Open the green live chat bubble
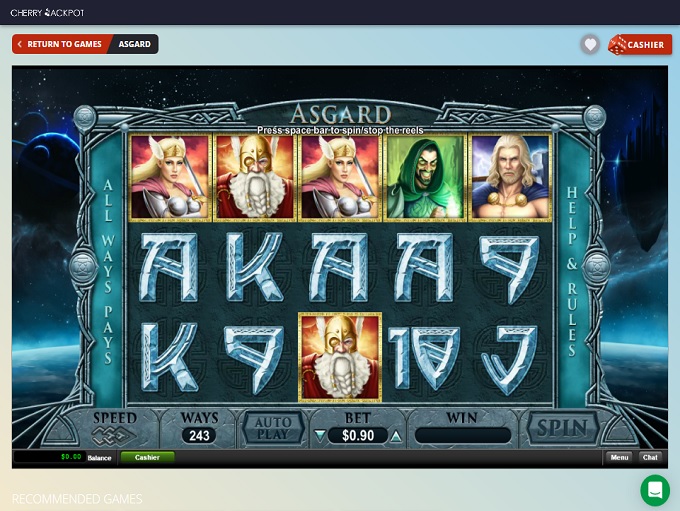This screenshot has height=511, width=680. point(655,489)
